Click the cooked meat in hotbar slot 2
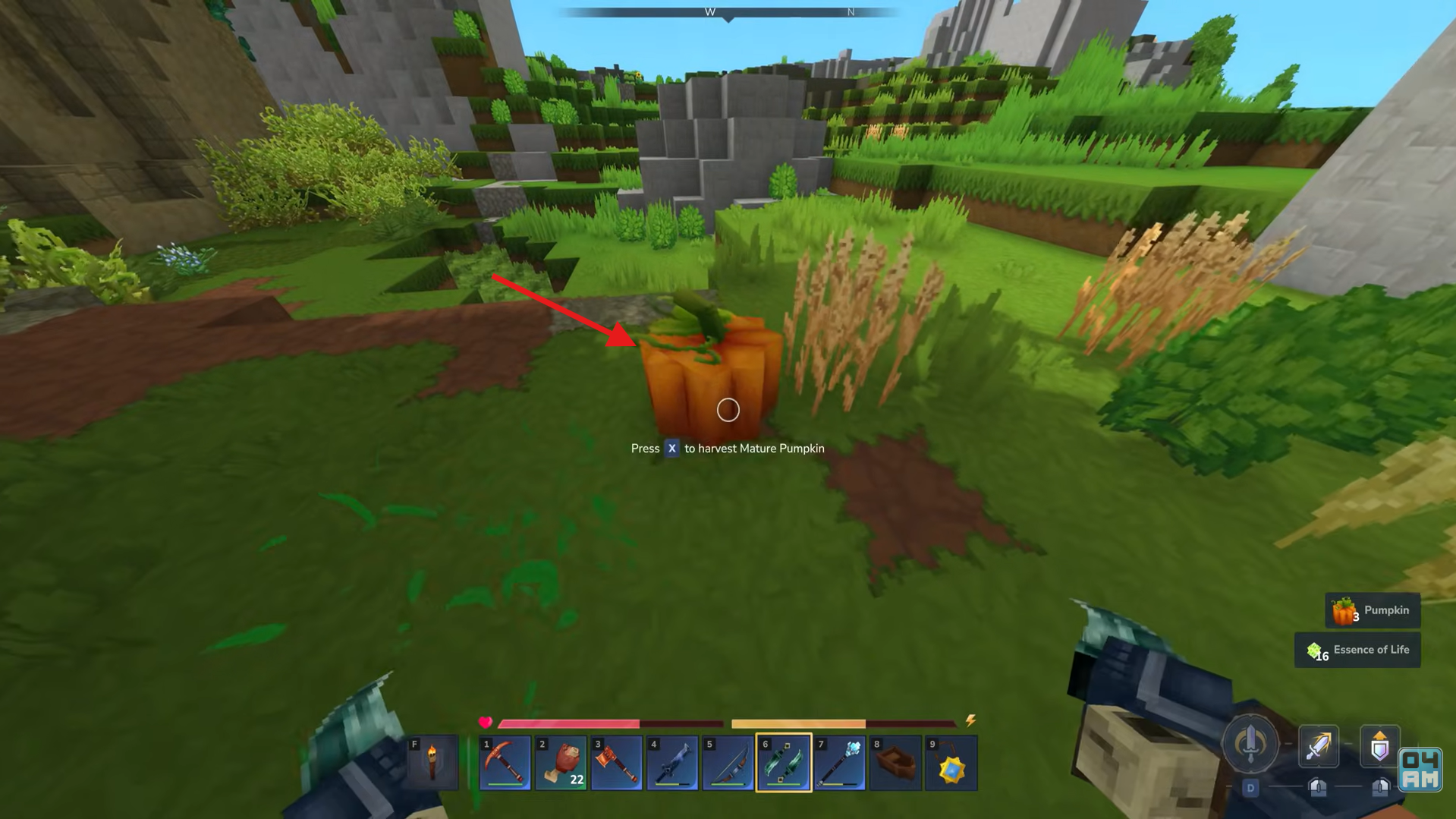This screenshot has height=819, width=1456. pos(561,761)
